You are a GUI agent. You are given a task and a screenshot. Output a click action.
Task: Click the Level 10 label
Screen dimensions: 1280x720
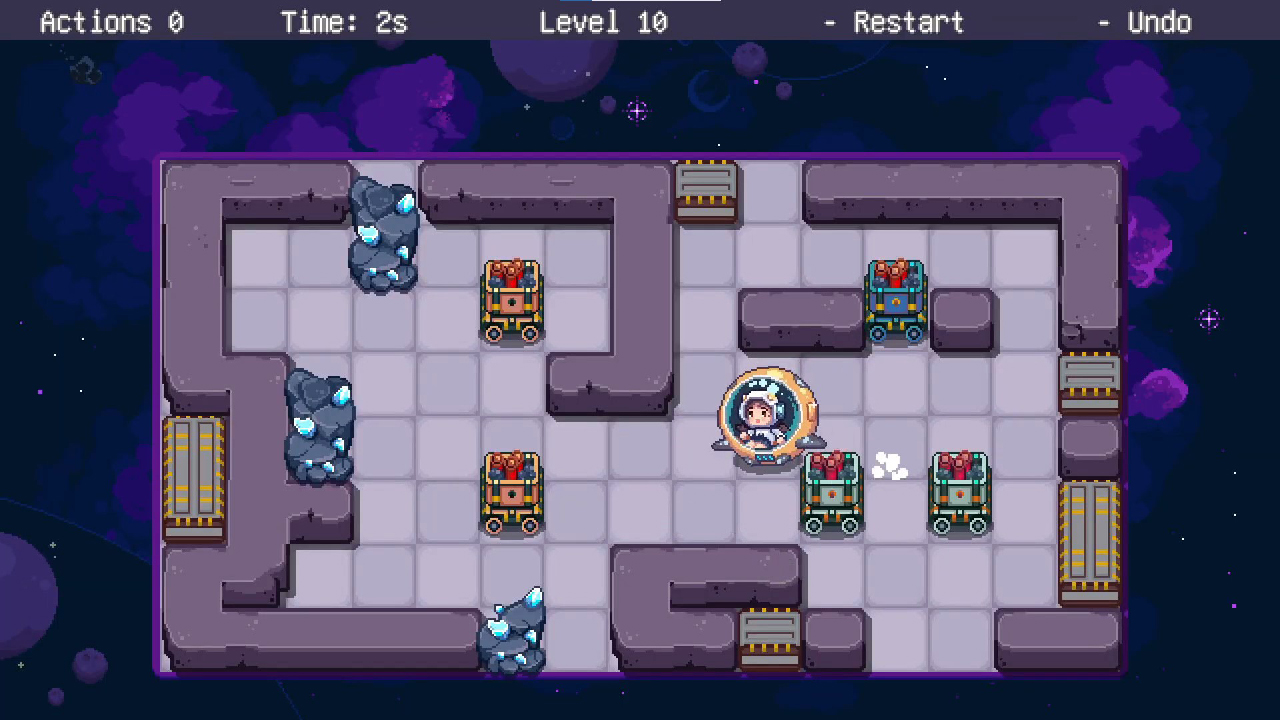[603, 22]
